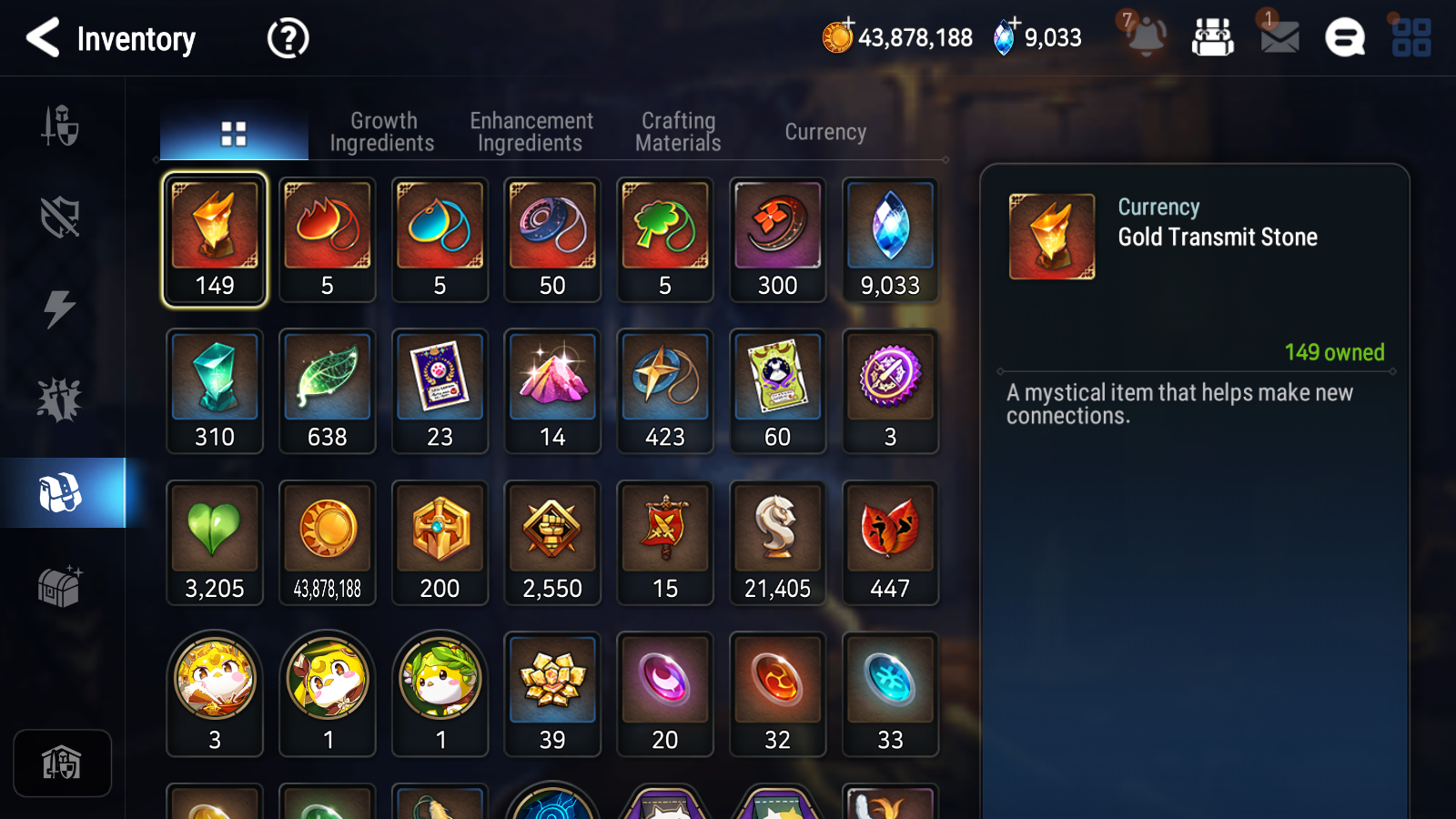Viewport: 1456px width, 819px height.
Task: Open the storage chest icon in top bar
Action: (1214, 38)
